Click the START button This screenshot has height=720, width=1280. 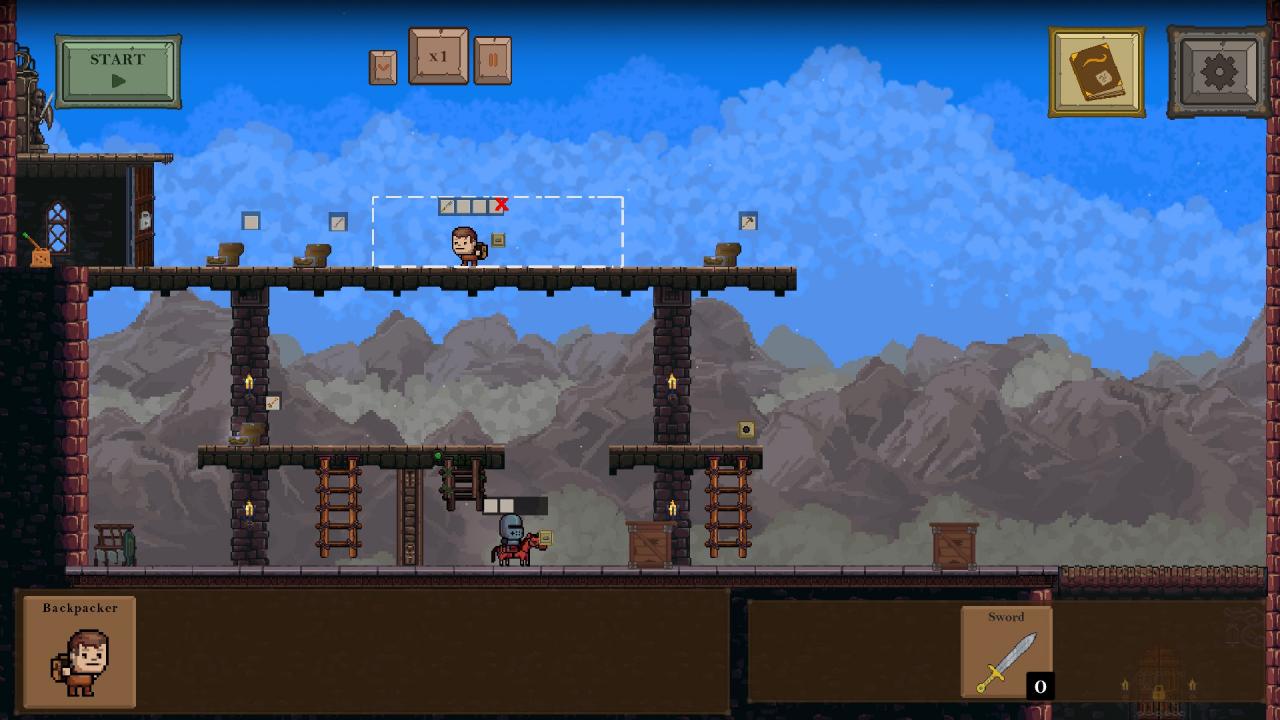(118, 71)
